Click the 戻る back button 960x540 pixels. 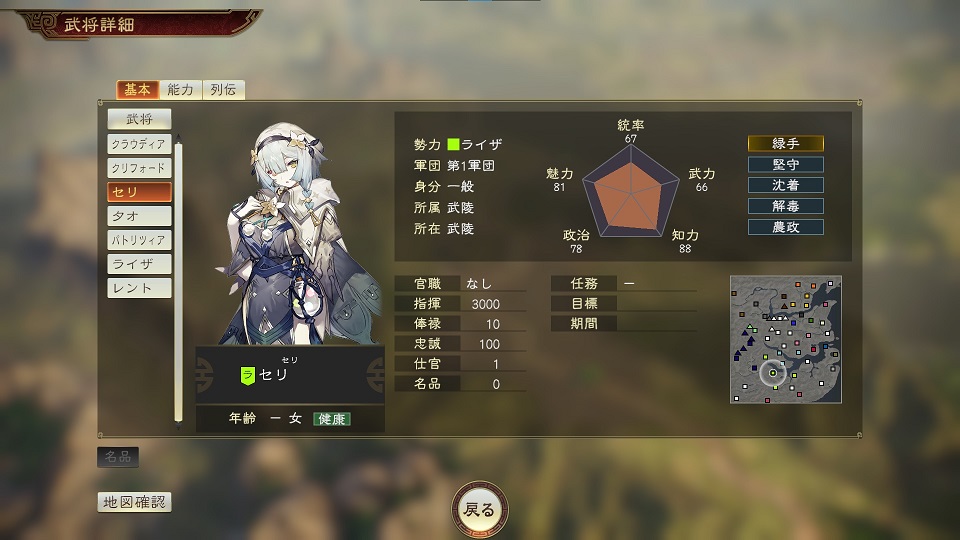click(480, 509)
